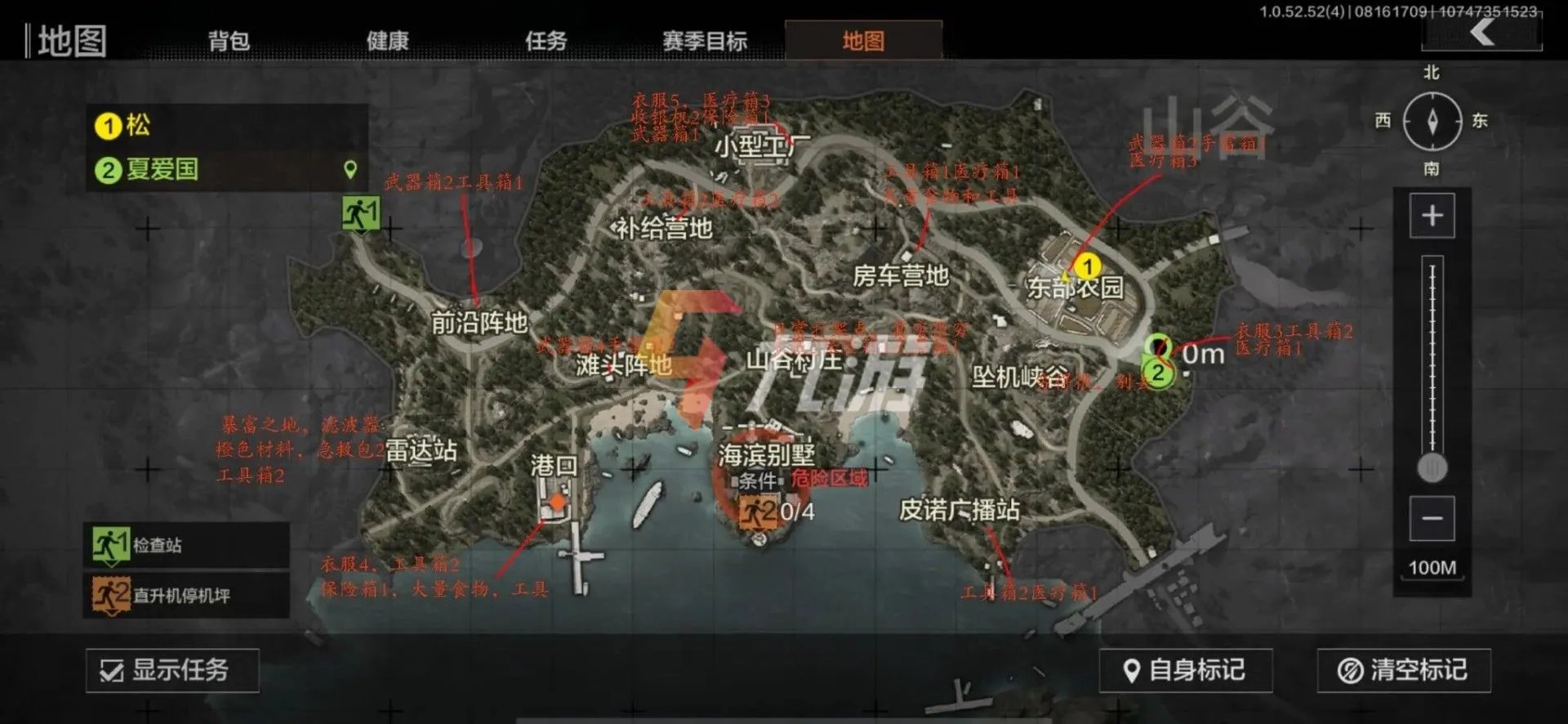Image resolution: width=1568 pixels, height=724 pixels.
Task: Click checkpoint icon 1 near 前沿阵地 on map
Action: point(362,213)
